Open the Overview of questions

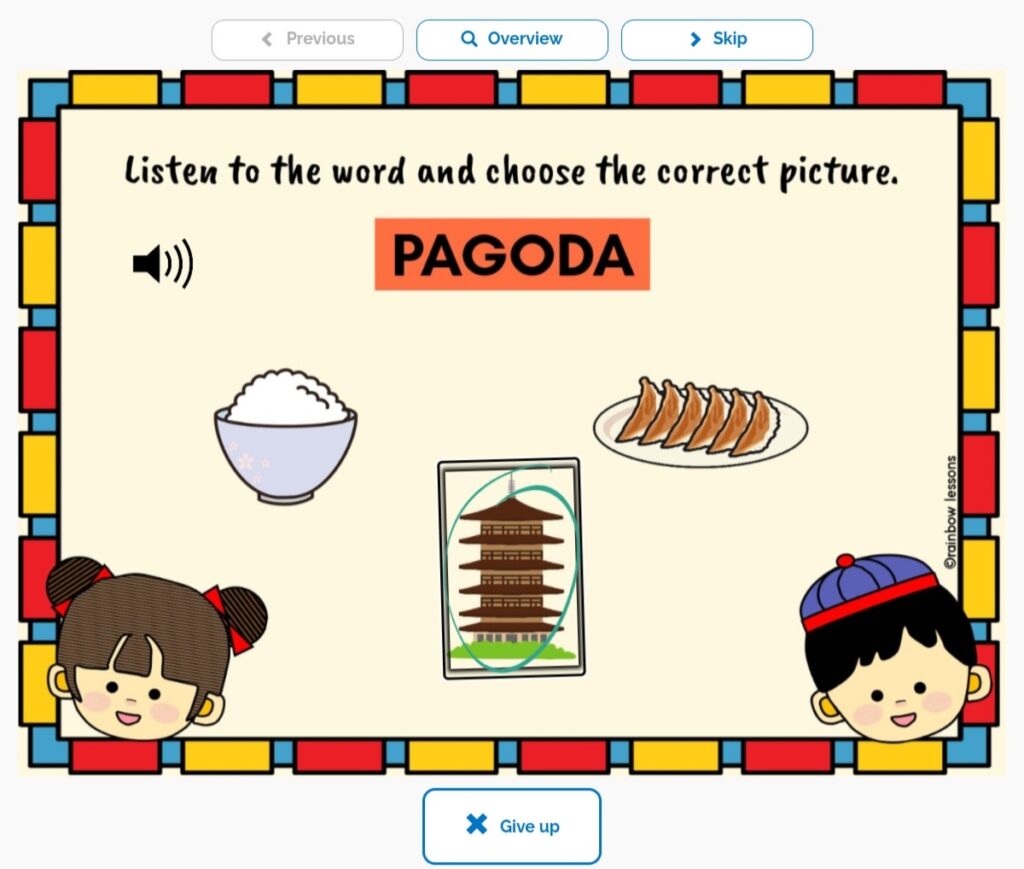pos(512,40)
